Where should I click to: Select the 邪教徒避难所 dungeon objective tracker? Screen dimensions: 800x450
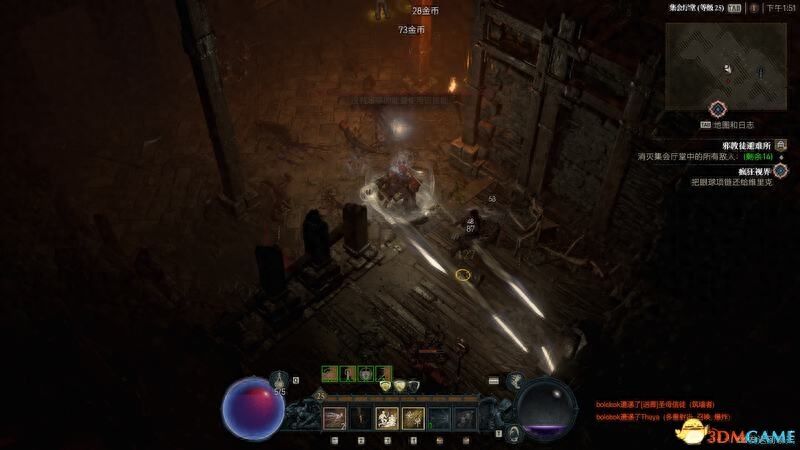click(x=732, y=145)
